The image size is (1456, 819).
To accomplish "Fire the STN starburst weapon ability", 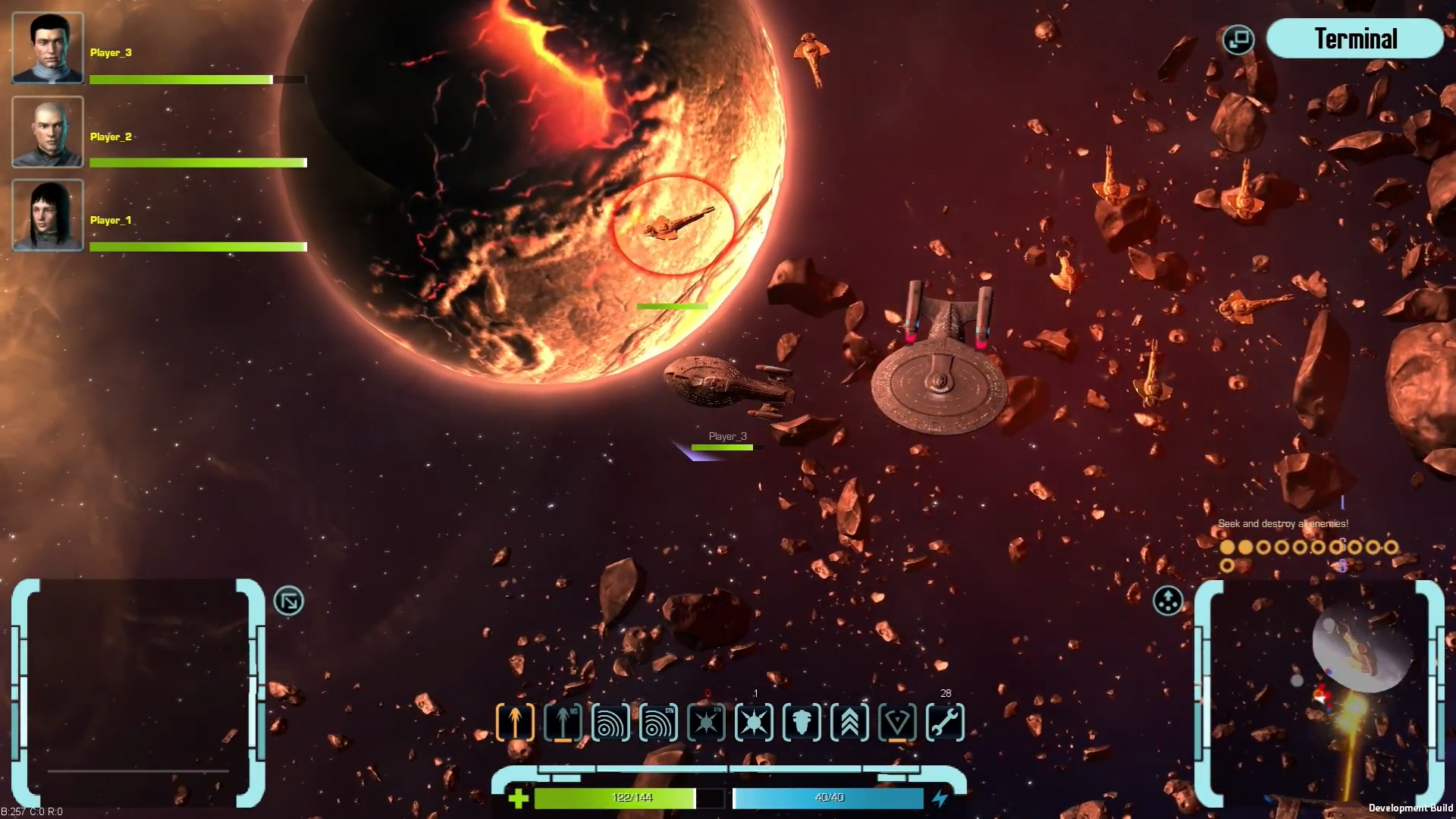I will coord(707,723).
